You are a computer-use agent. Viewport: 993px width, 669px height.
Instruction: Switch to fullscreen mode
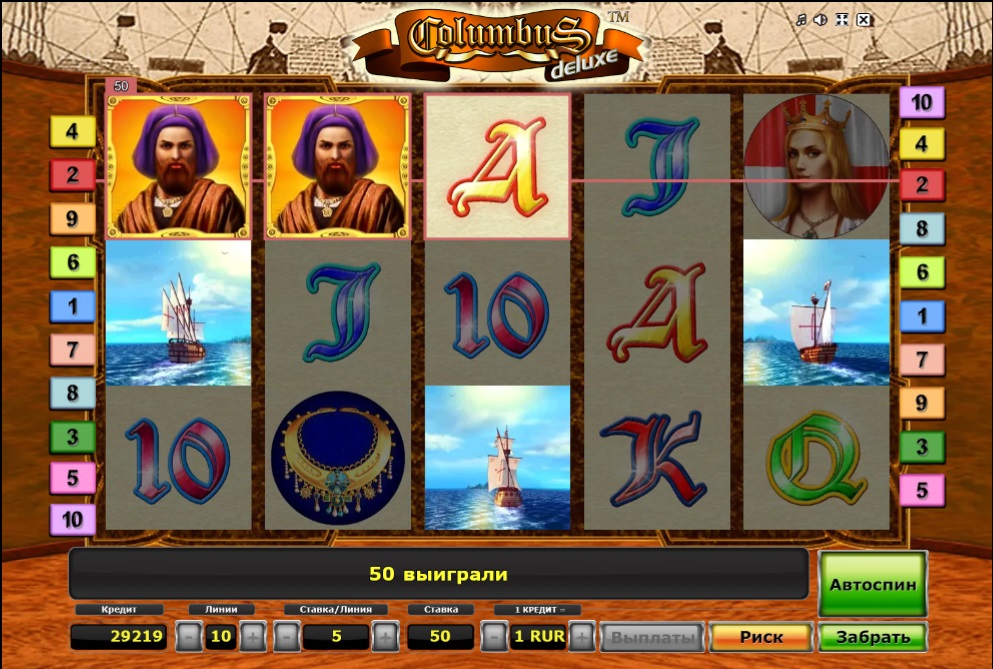point(842,19)
